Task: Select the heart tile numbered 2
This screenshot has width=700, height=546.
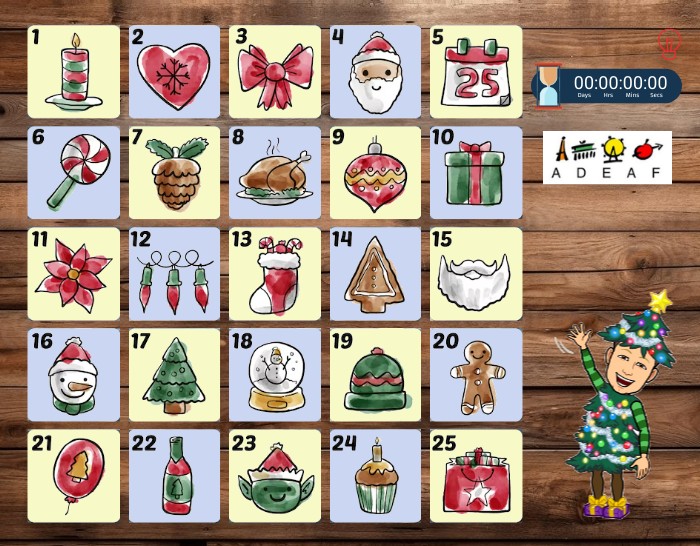Action: click(174, 72)
